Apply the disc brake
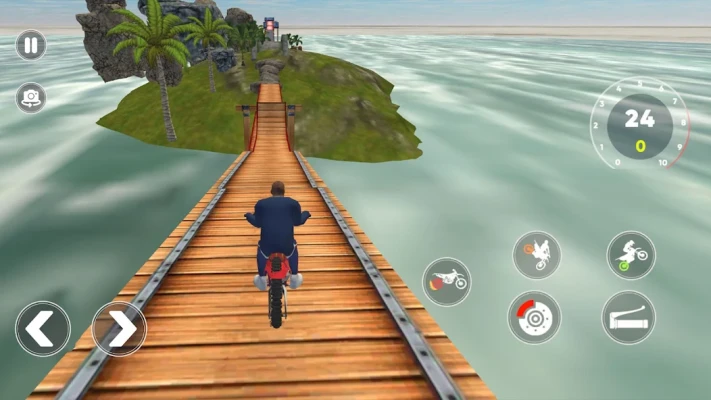 click(534, 318)
